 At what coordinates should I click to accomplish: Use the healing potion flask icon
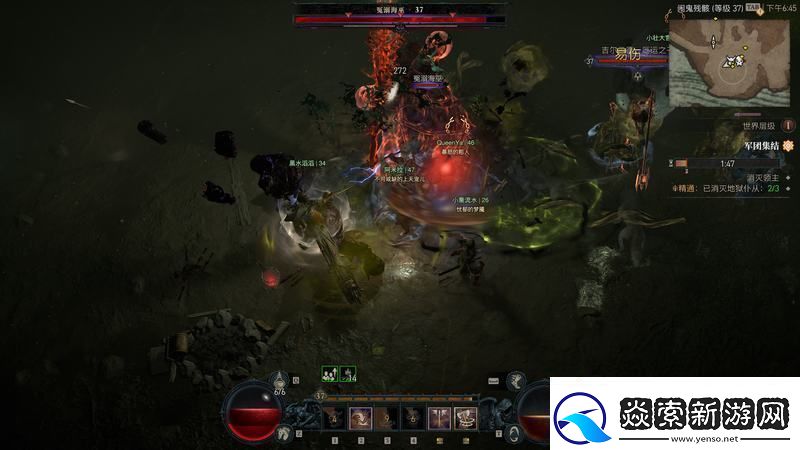tap(280, 383)
